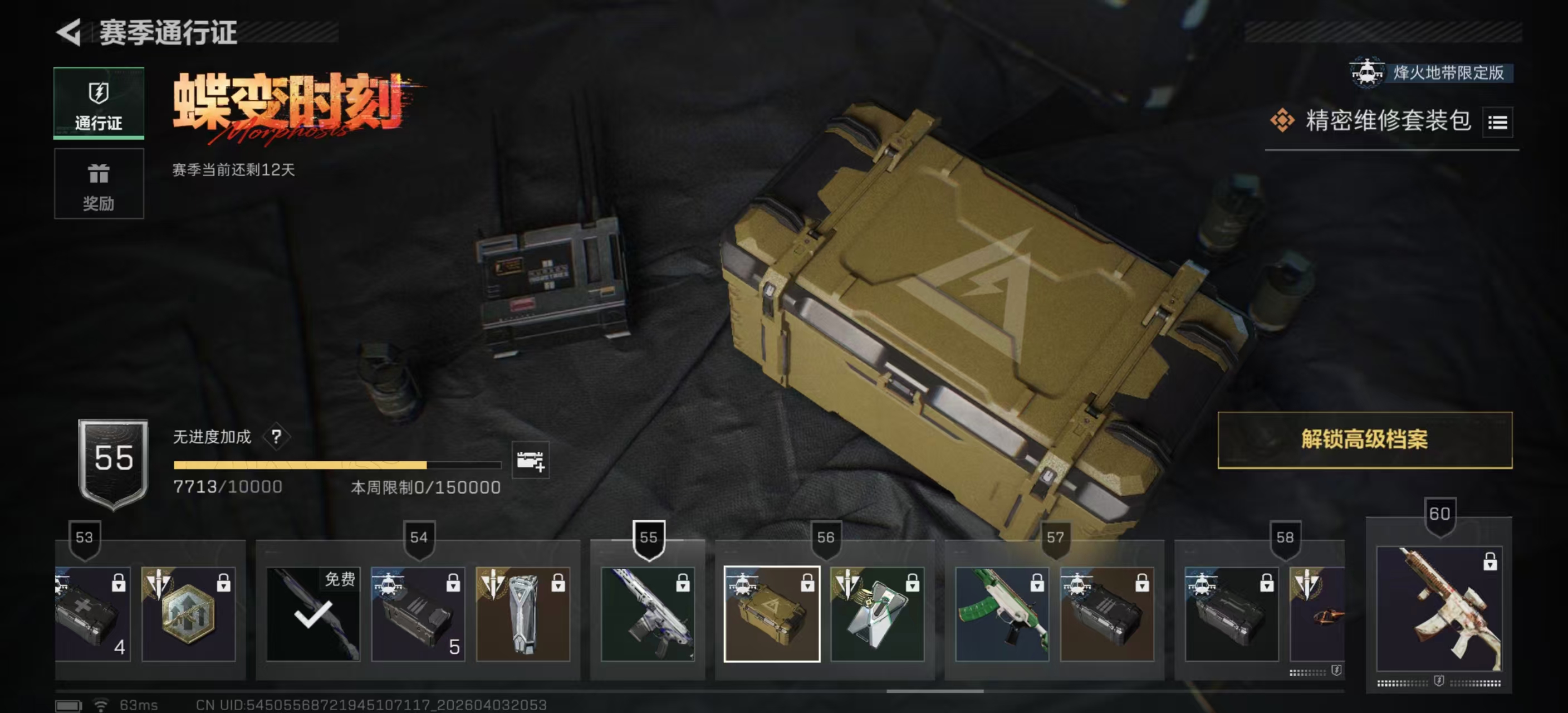1568x713 pixels.
Task: Select the level 58 black crate reward
Action: (x=1231, y=614)
